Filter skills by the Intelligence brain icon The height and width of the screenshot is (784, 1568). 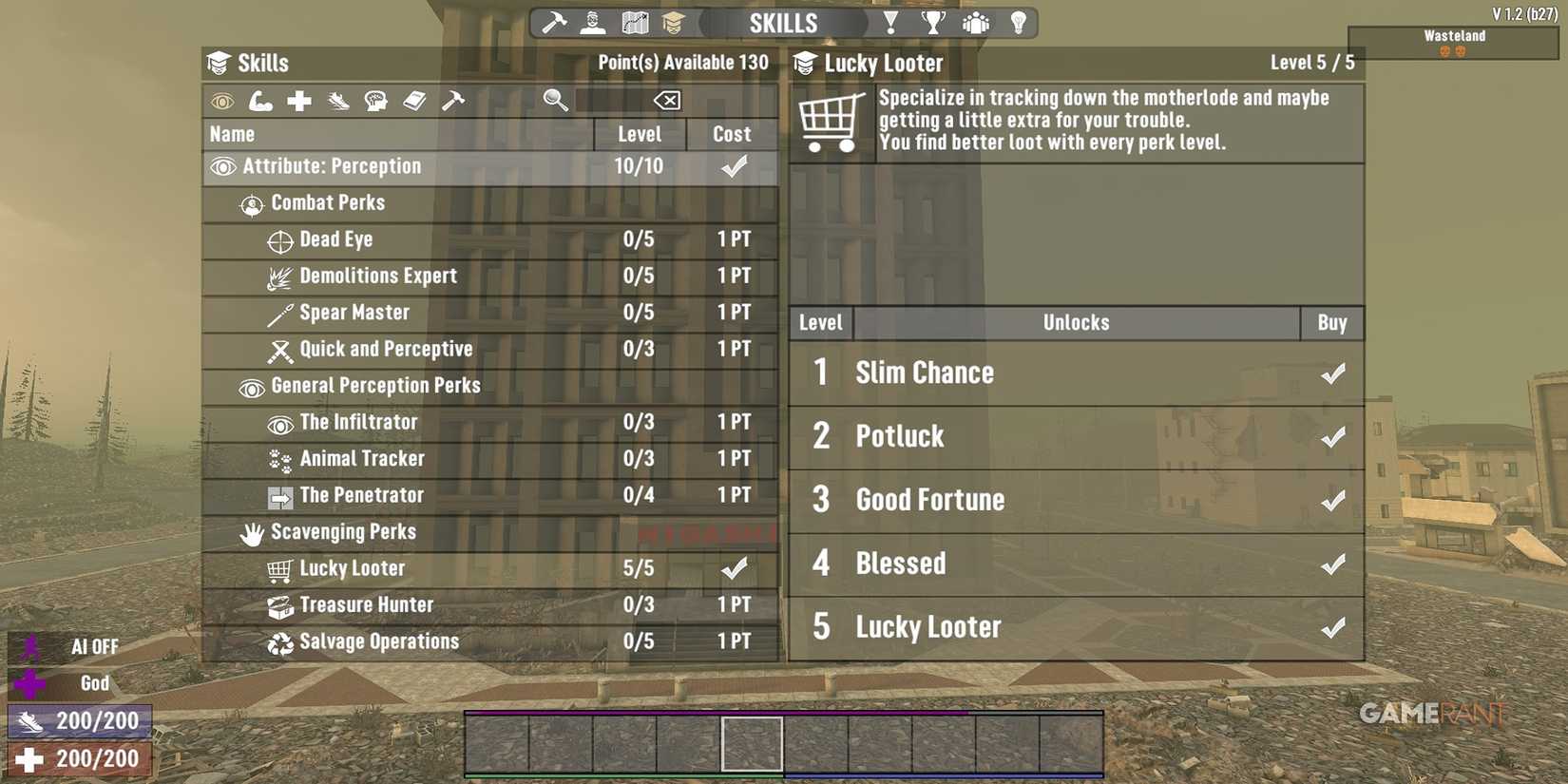(376, 101)
